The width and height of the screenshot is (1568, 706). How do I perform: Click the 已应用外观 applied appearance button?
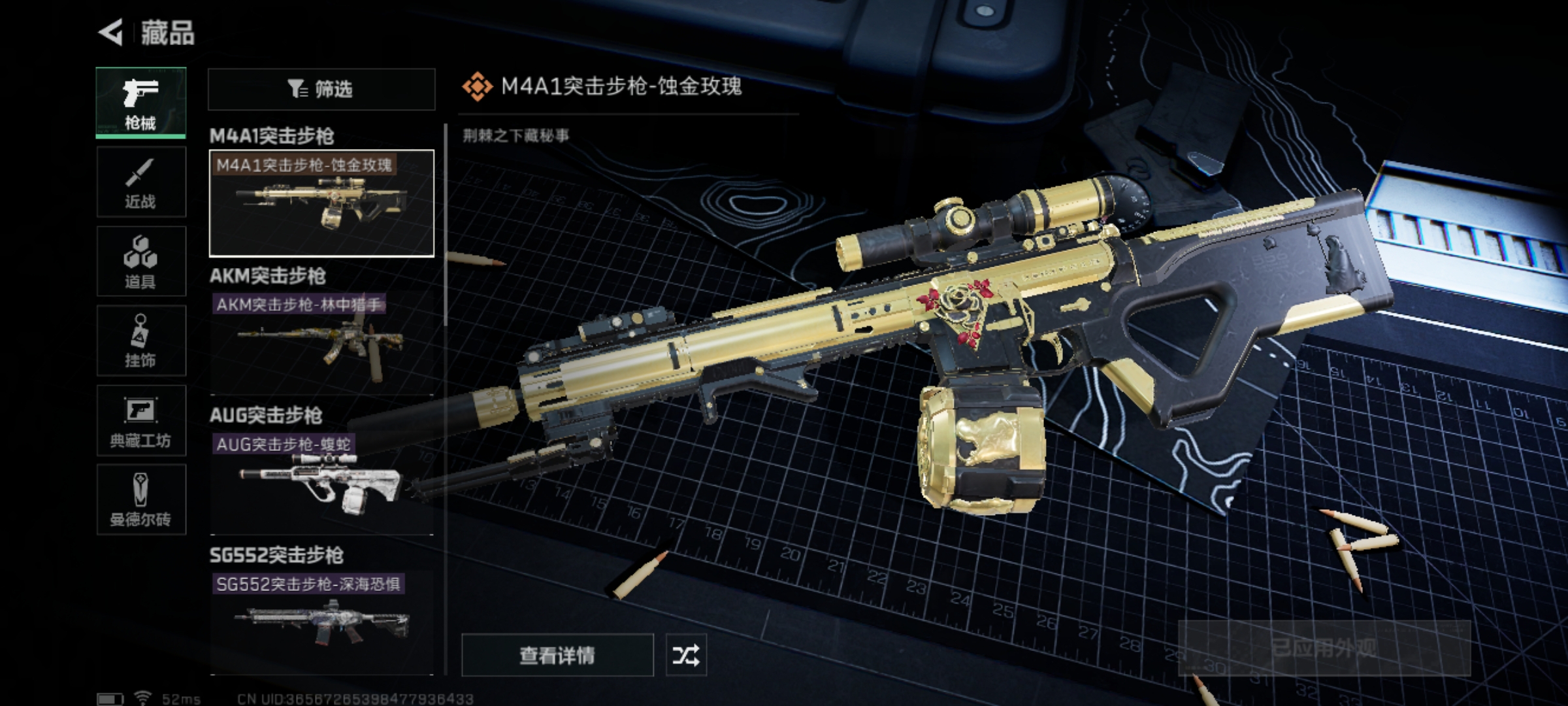coord(1324,648)
